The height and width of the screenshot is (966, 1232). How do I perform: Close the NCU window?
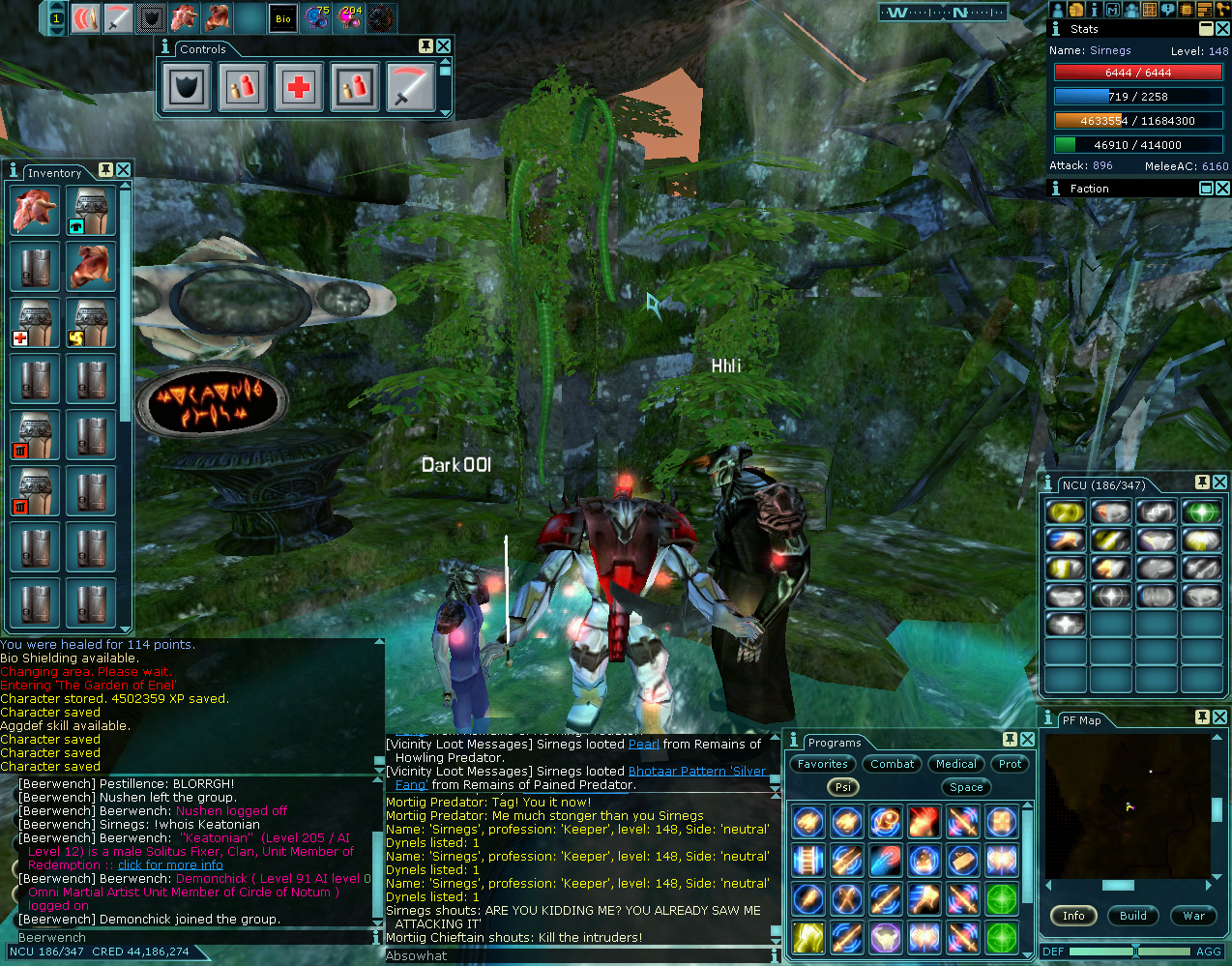pos(1219,483)
